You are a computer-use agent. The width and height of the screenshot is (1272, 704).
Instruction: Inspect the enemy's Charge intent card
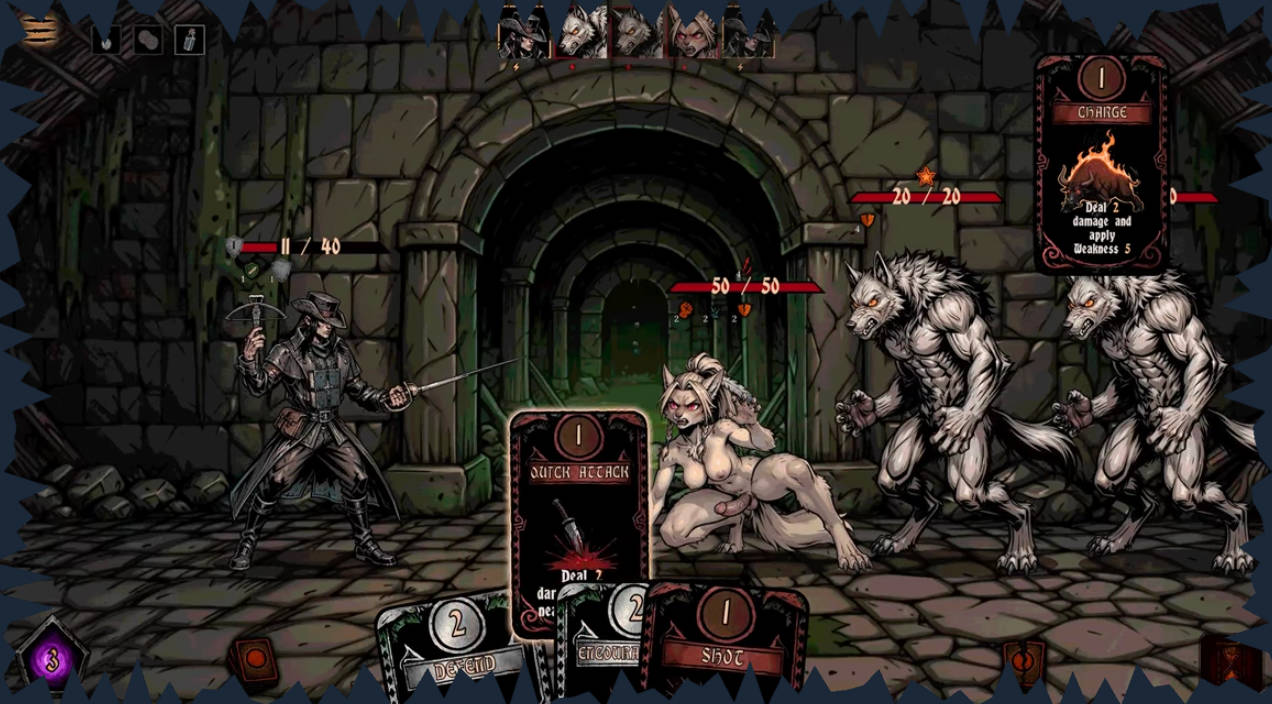[1101, 165]
